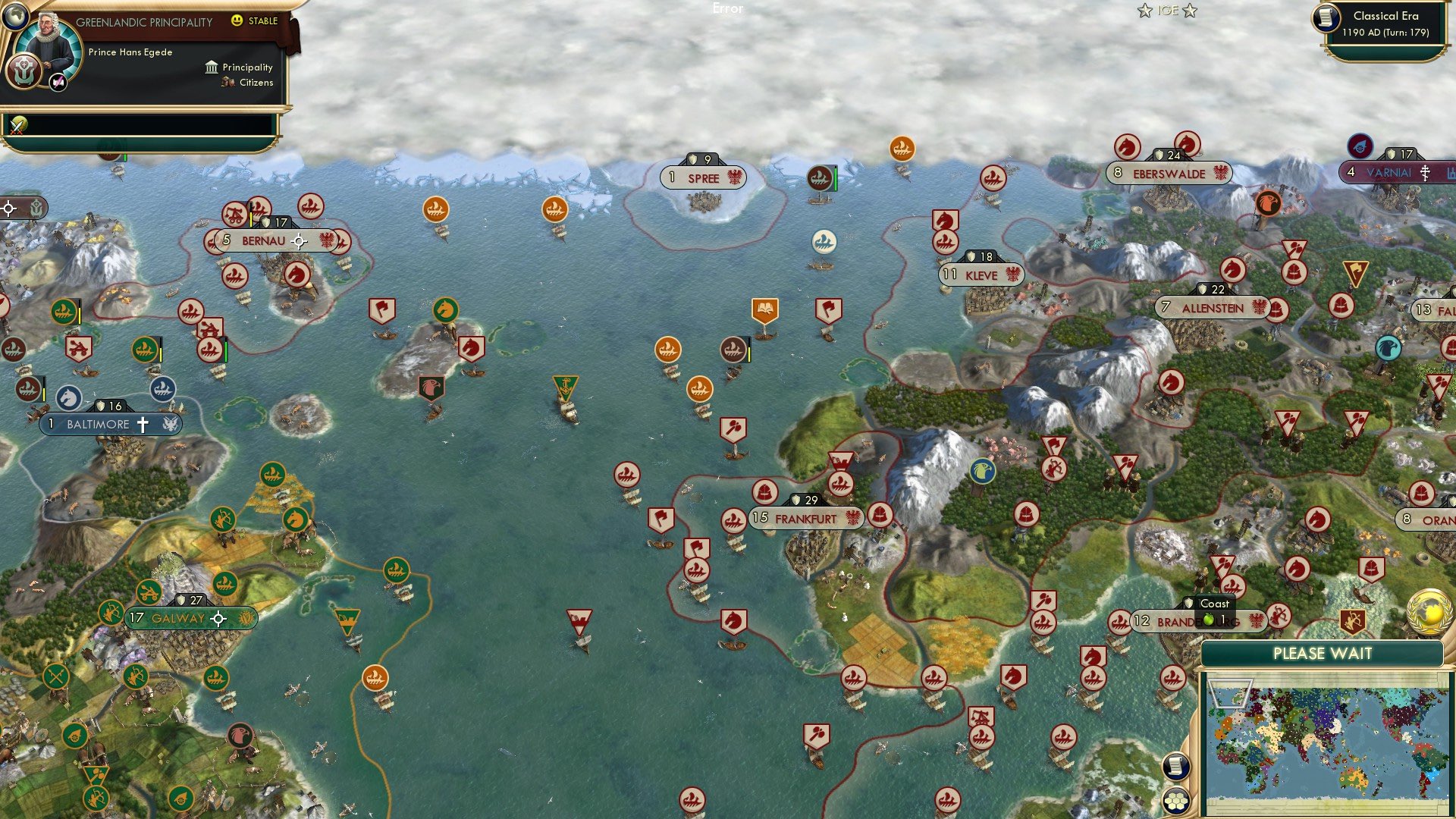Click the IGE star label at top center

(1168, 11)
